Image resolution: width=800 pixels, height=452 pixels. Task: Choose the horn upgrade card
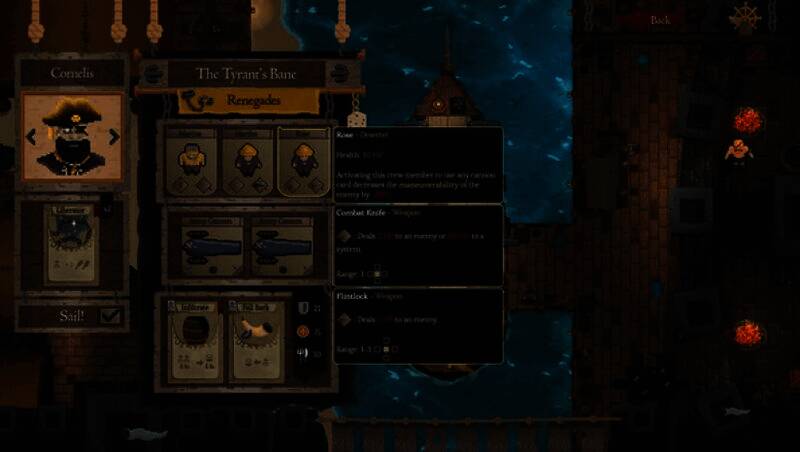(257, 338)
